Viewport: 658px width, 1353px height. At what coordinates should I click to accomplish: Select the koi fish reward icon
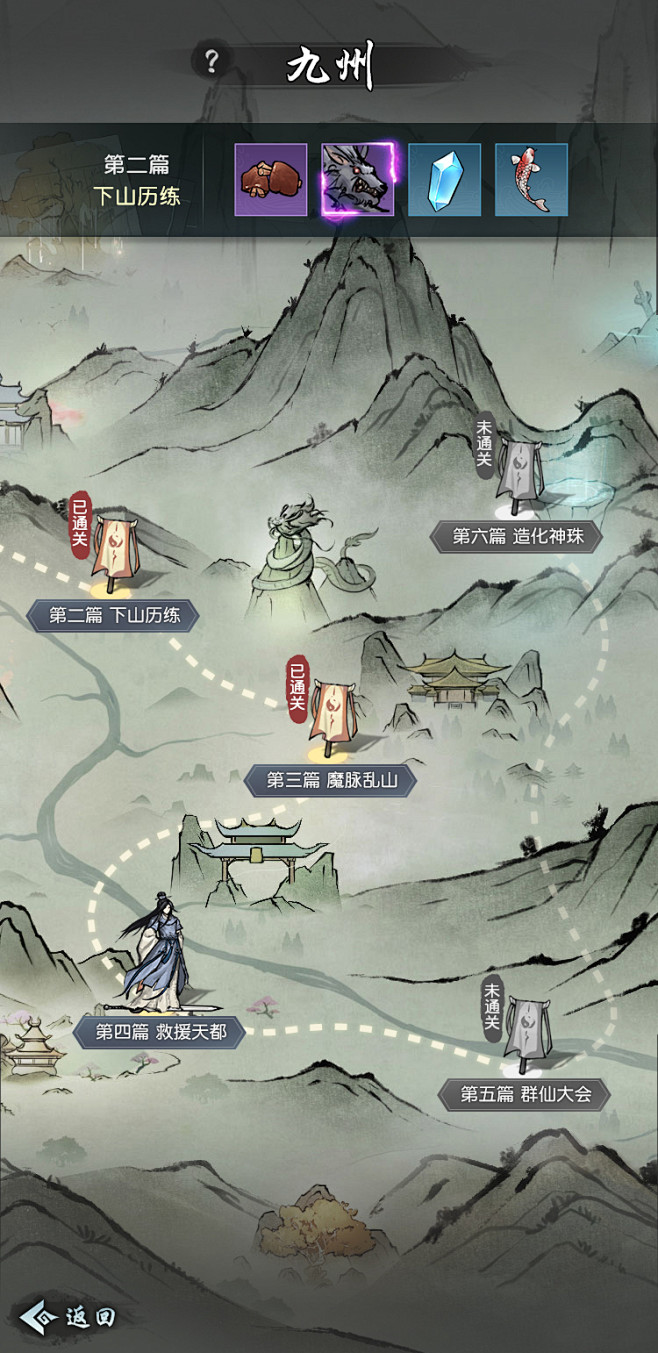531,180
